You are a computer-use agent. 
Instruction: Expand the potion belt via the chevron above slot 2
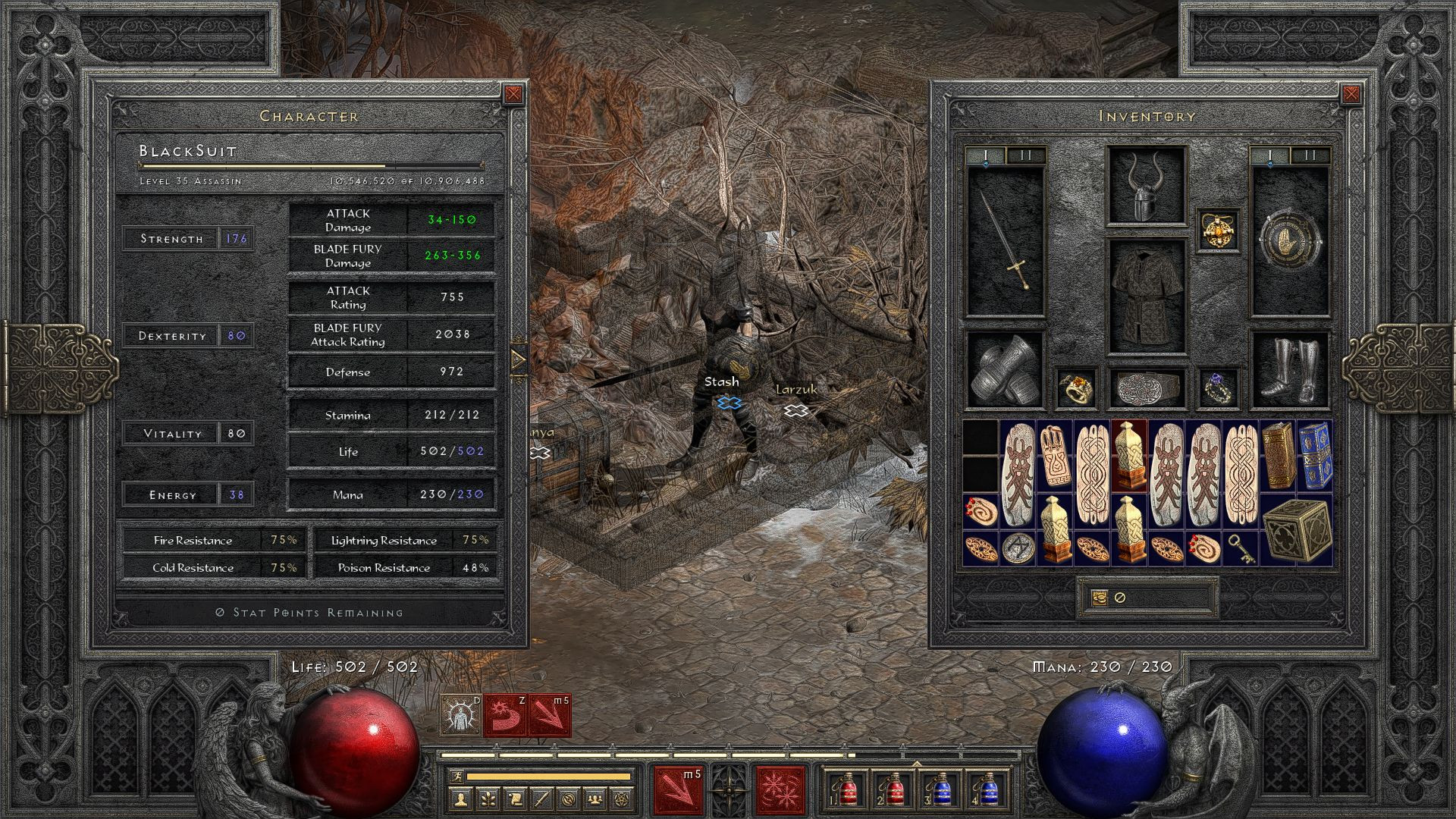coord(917,764)
